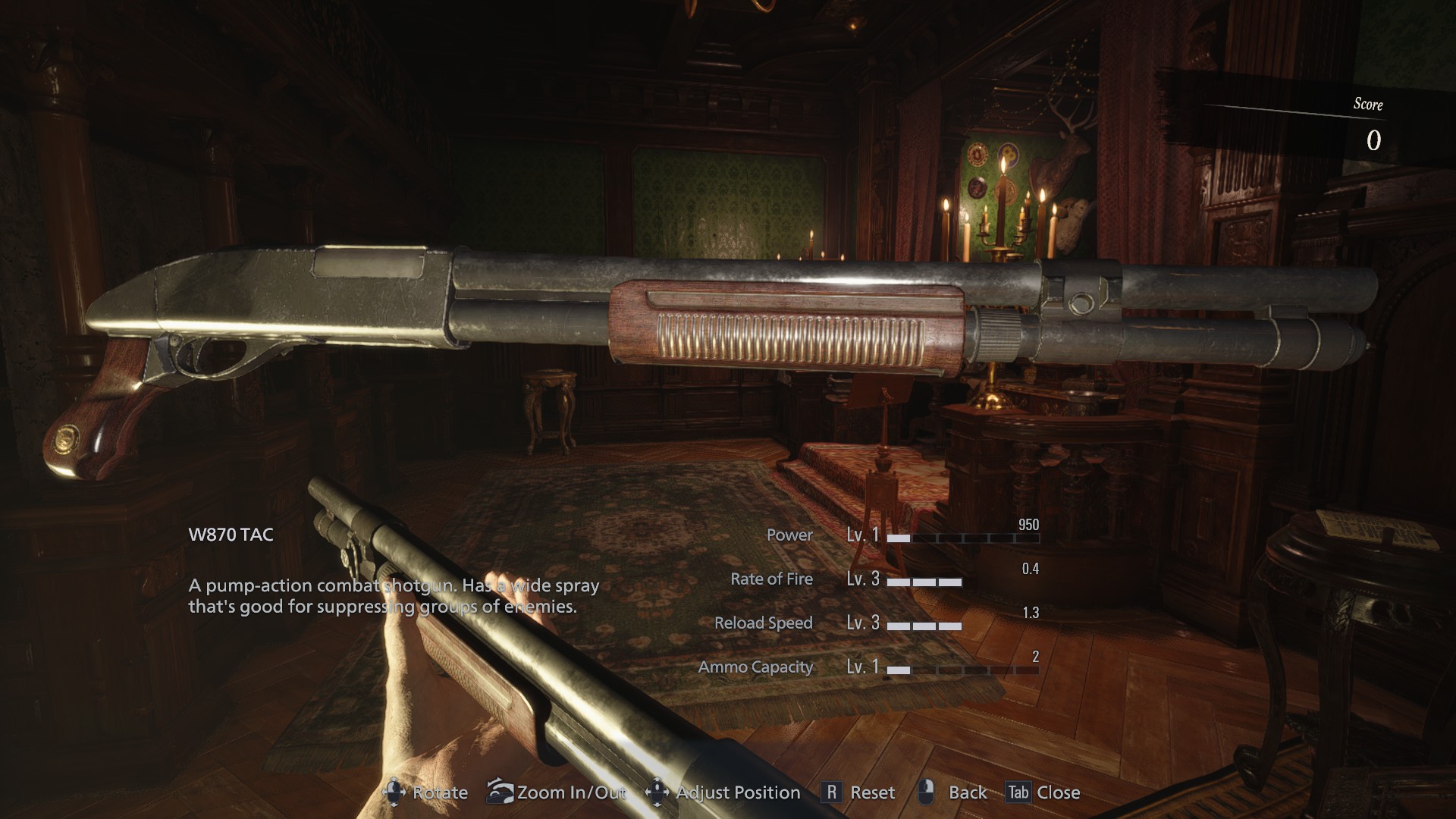Select the Close option
1456x819 pixels.
1060,792
